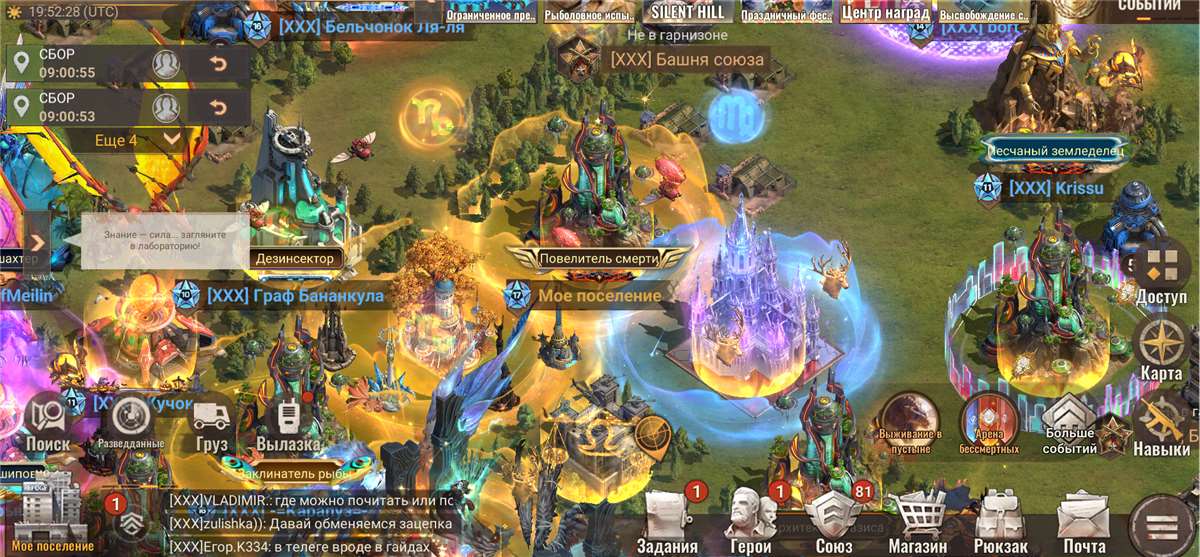The width and height of the screenshot is (1200, 557).
Task: Open the SILENT HILL event banner
Action: [687, 12]
